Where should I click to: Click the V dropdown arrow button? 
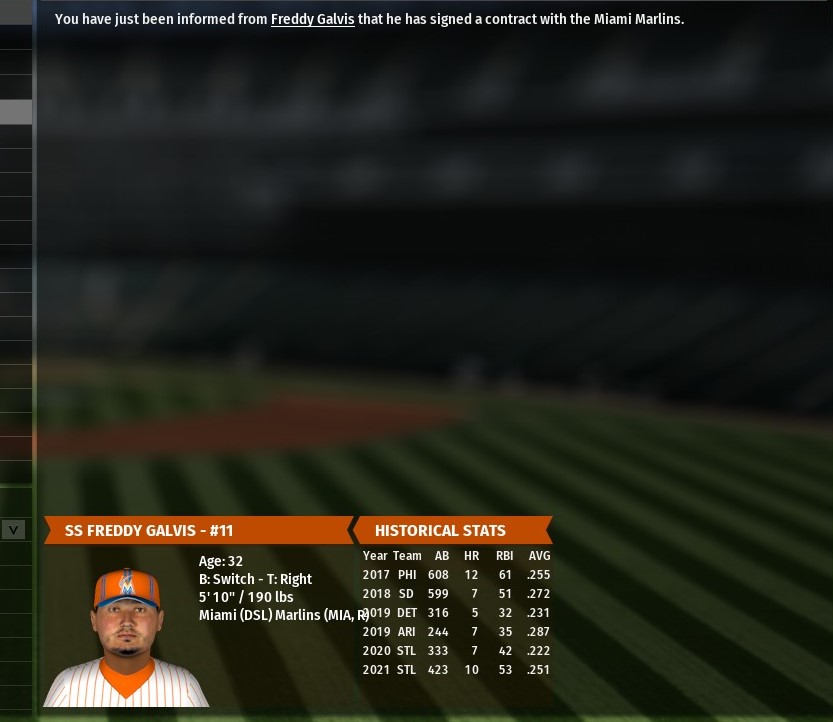(13, 530)
